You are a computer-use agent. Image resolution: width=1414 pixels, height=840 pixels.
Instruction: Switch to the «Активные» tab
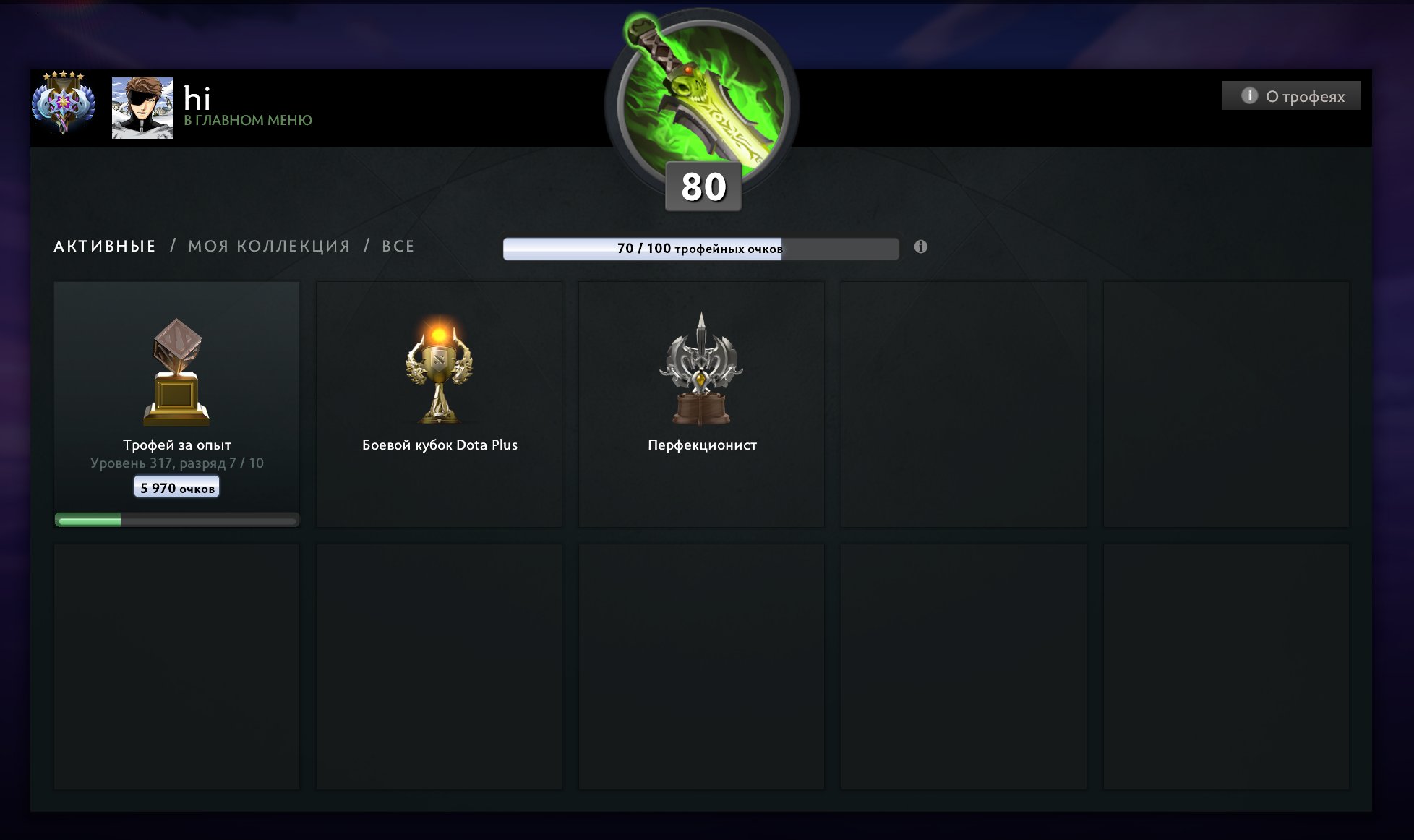click(x=105, y=247)
